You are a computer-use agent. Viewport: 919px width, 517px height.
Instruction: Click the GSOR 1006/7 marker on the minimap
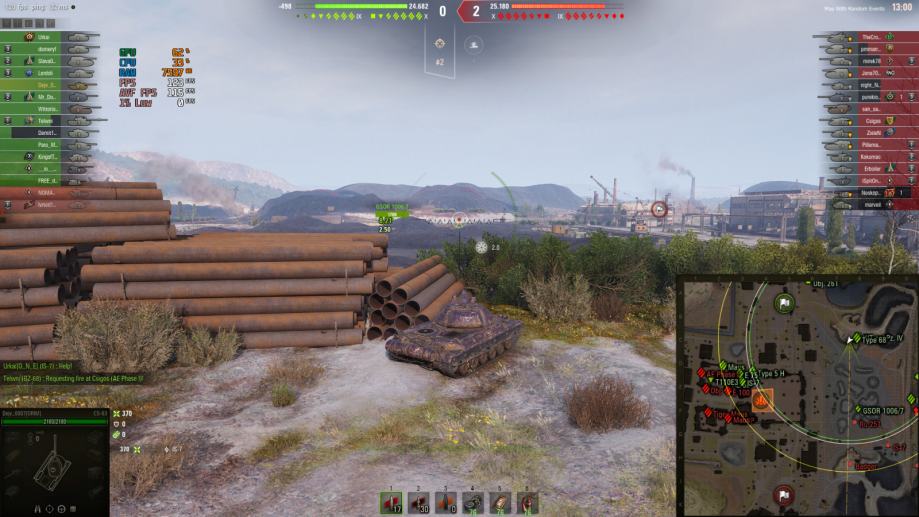(859, 410)
